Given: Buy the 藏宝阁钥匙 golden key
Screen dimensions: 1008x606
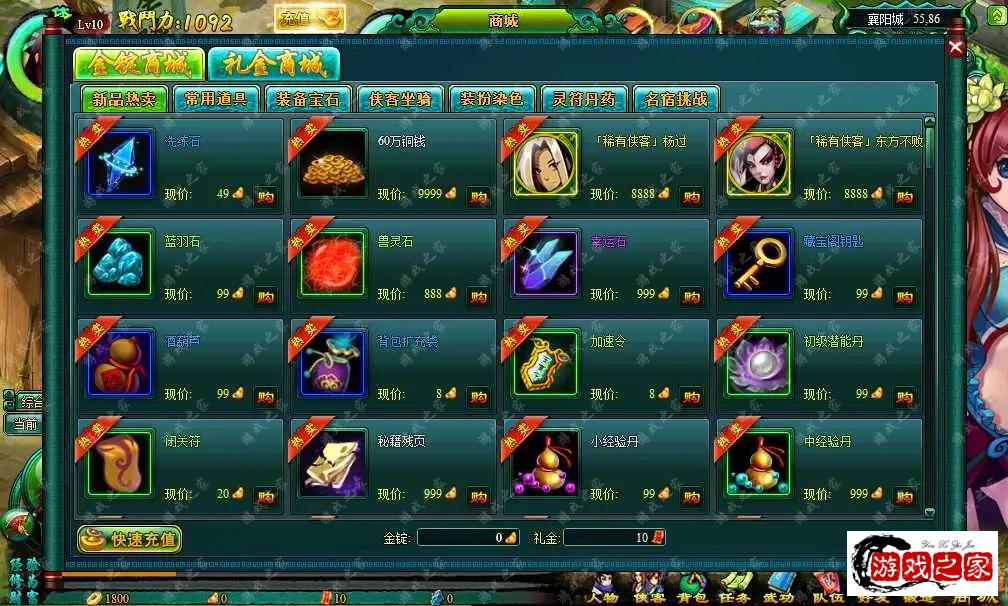Looking at the screenshot, I should point(904,297).
